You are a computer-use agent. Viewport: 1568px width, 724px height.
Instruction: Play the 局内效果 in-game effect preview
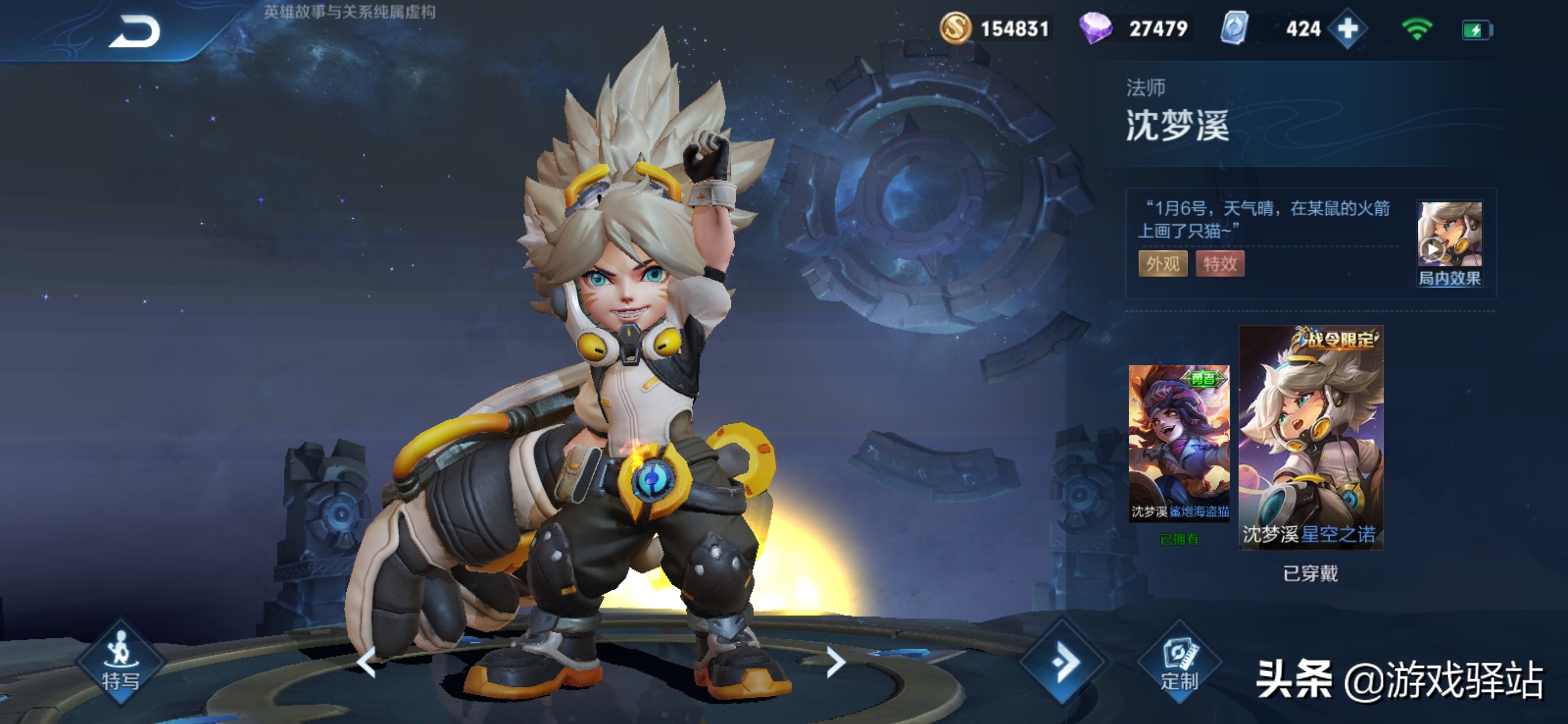tap(1449, 243)
